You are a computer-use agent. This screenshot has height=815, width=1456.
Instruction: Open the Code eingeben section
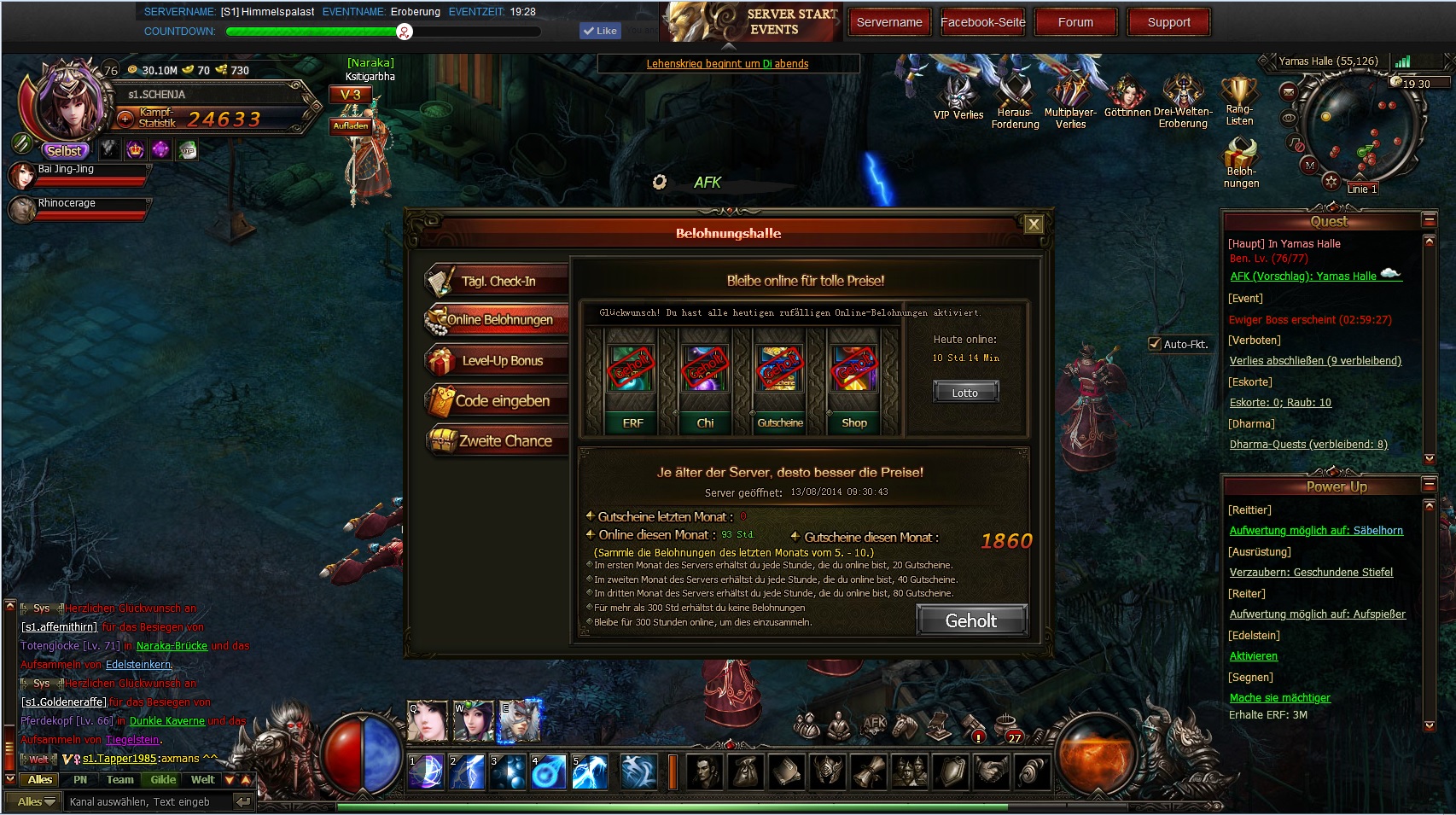(x=501, y=401)
